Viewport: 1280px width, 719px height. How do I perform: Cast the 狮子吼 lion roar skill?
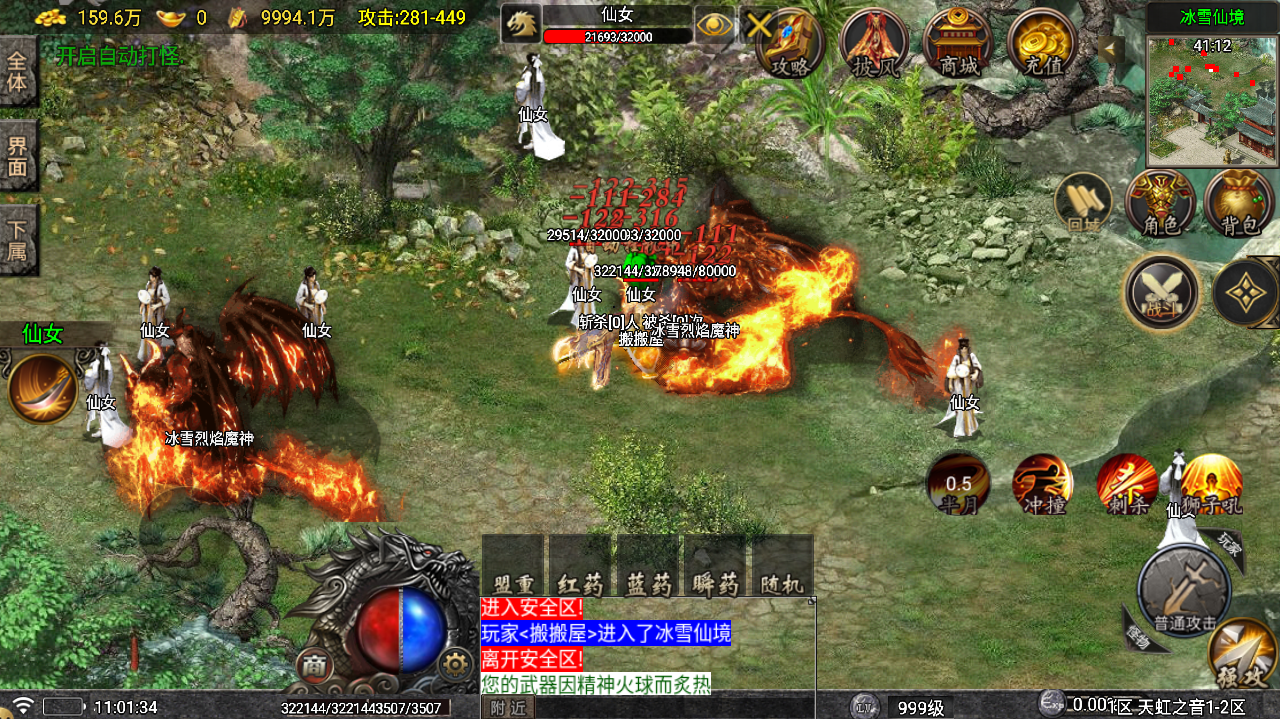pyautogui.click(x=1212, y=483)
